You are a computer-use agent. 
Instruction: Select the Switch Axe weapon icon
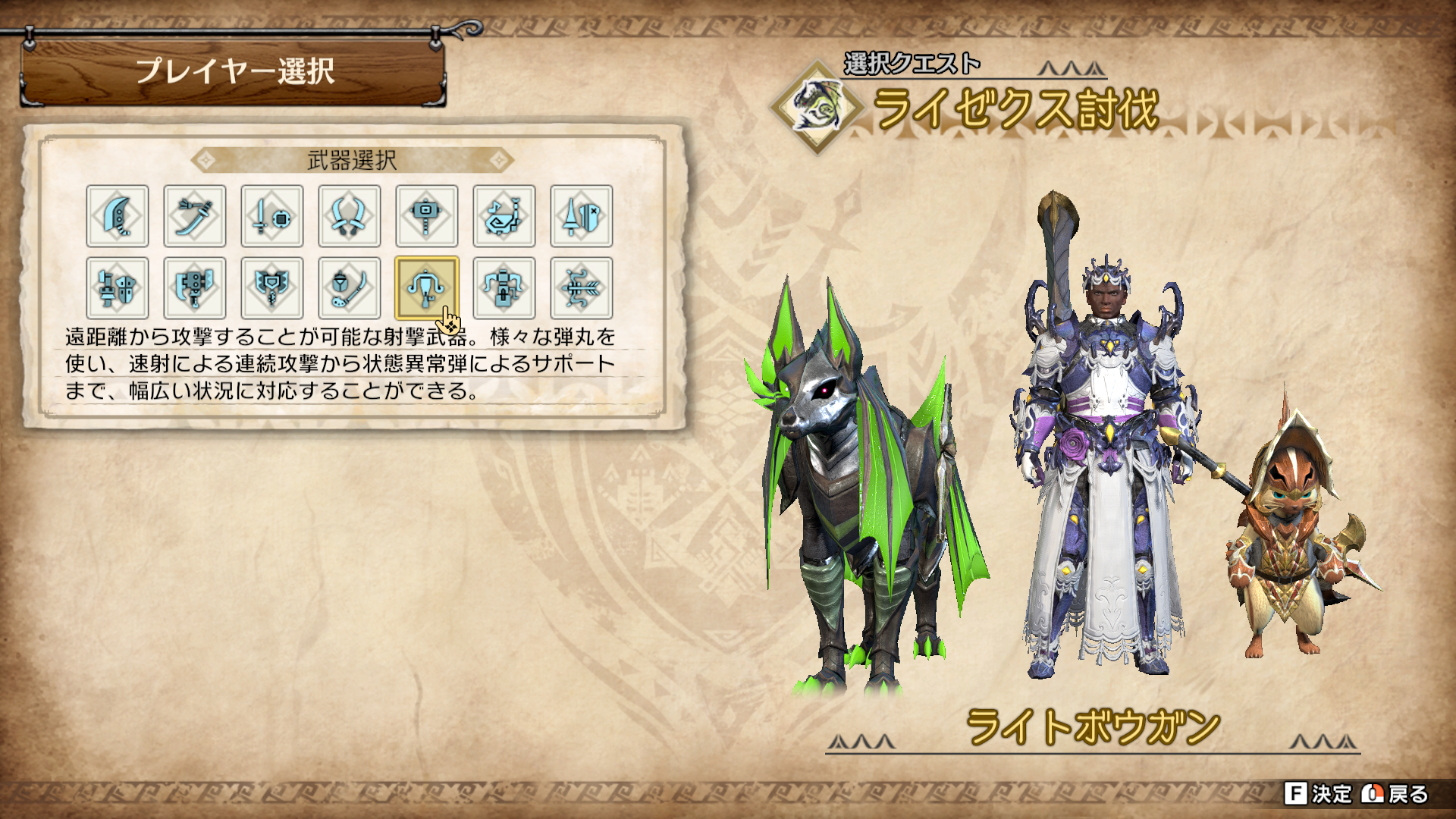point(195,288)
